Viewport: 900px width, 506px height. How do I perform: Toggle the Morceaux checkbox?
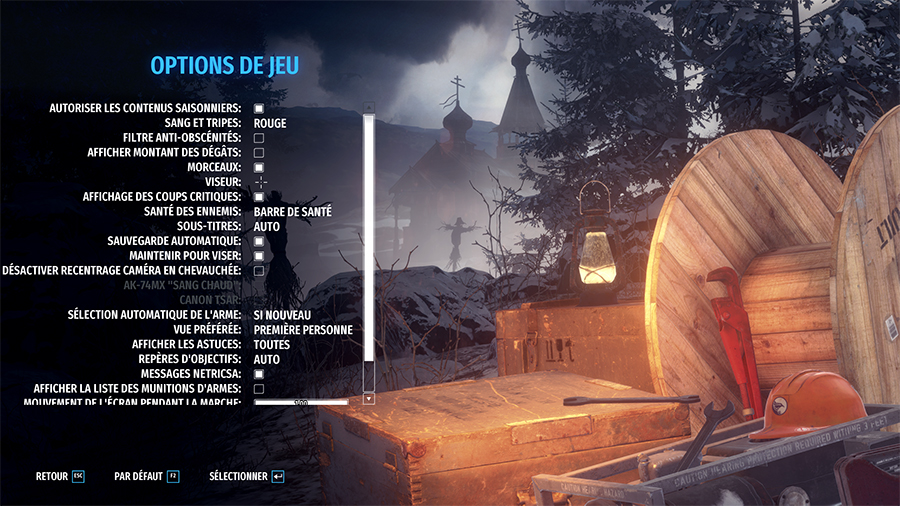coord(258,167)
